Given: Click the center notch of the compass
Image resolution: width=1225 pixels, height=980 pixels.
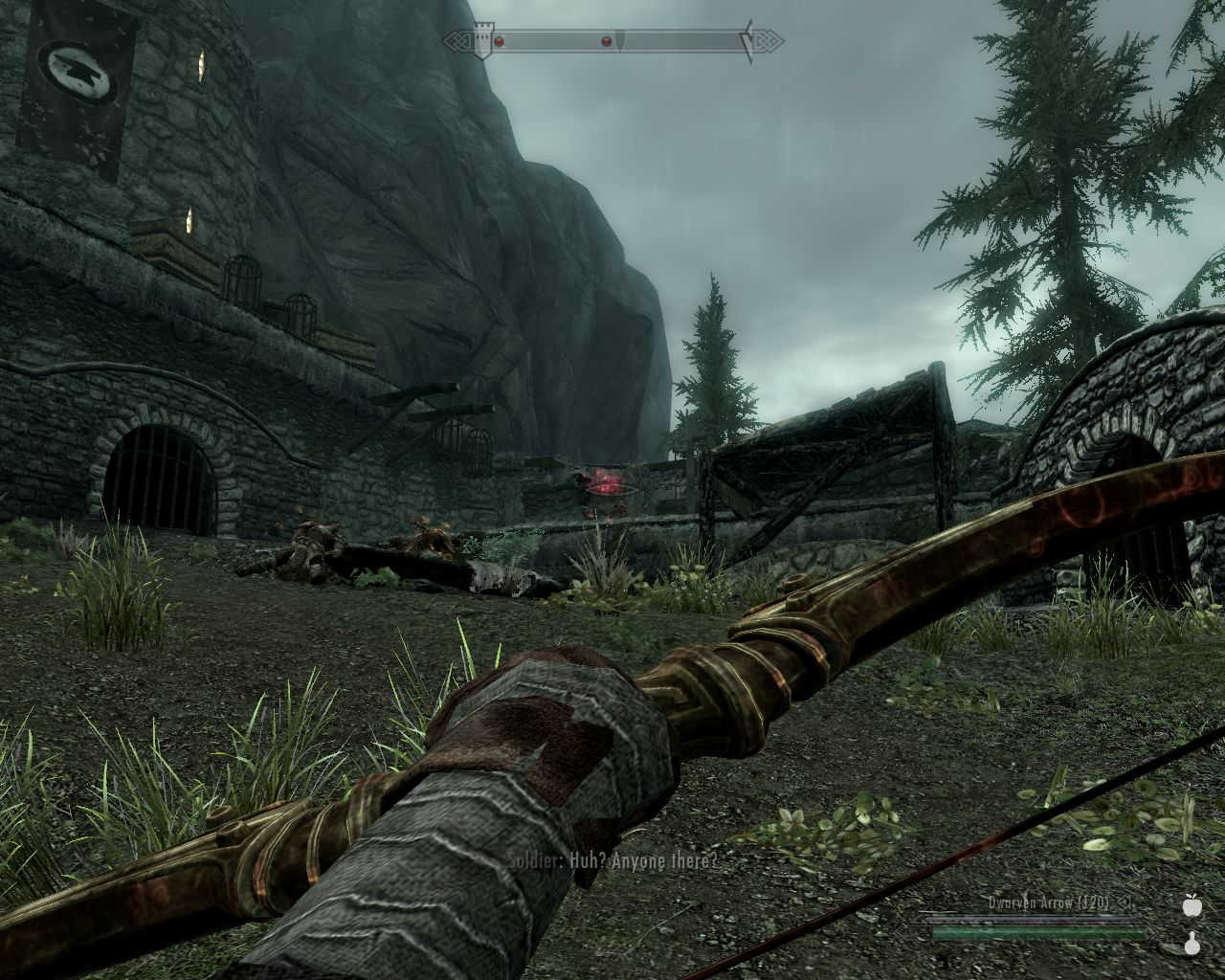Looking at the screenshot, I should (619, 42).
